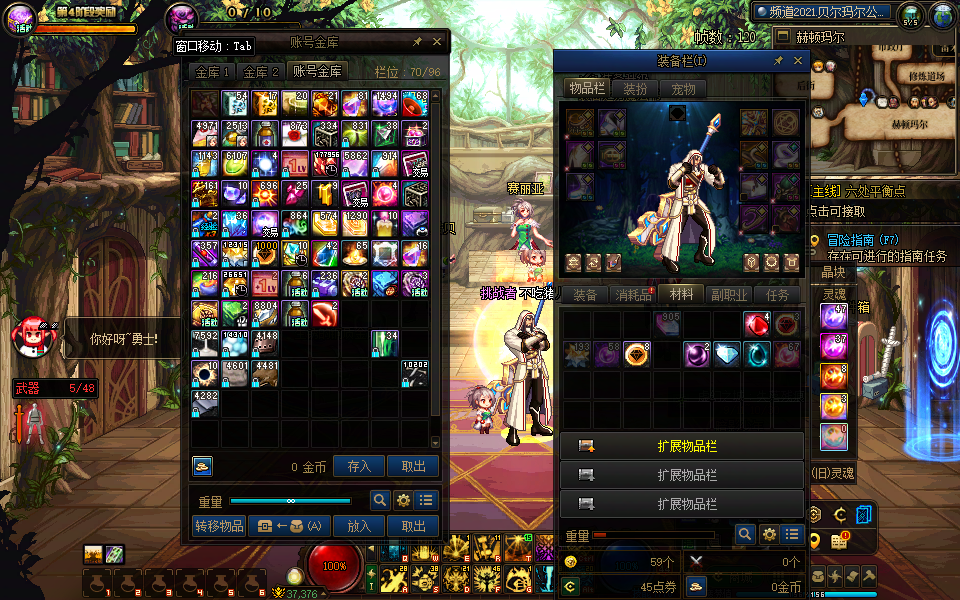Select the 1000 gold gem vault item
The image size is (960, 600).
[266, 254]
